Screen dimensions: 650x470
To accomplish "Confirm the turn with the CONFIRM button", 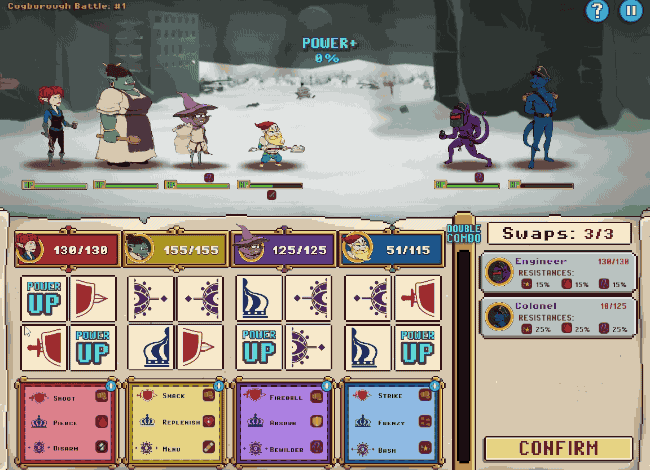I will pyautogui.click(x=558, y=448).
